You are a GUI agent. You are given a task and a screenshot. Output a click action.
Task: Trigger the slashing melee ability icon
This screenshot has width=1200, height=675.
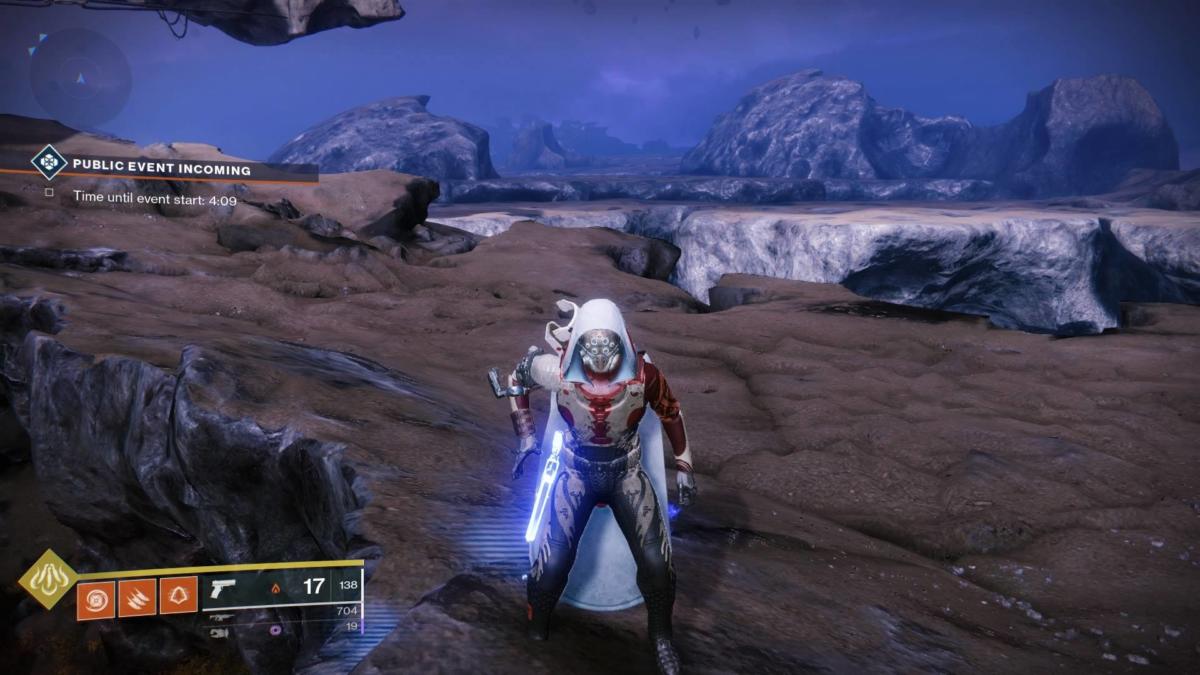tap(137, 599)
